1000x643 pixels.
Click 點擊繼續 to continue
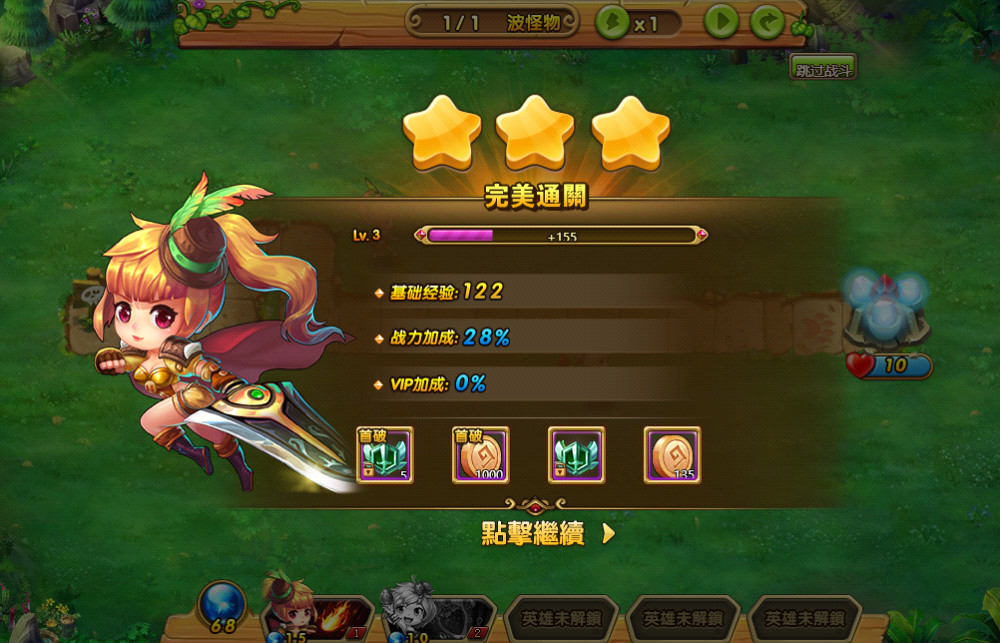(x=547, y=534)
